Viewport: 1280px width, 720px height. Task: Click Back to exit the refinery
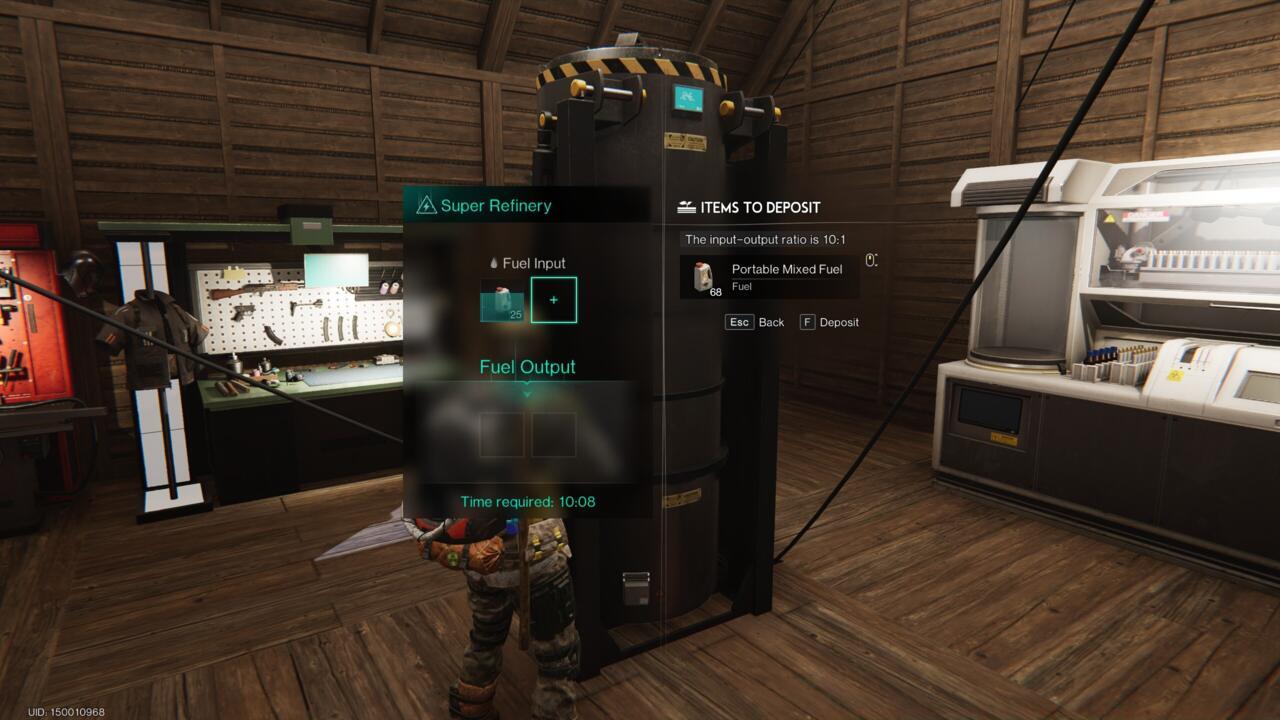770,322
